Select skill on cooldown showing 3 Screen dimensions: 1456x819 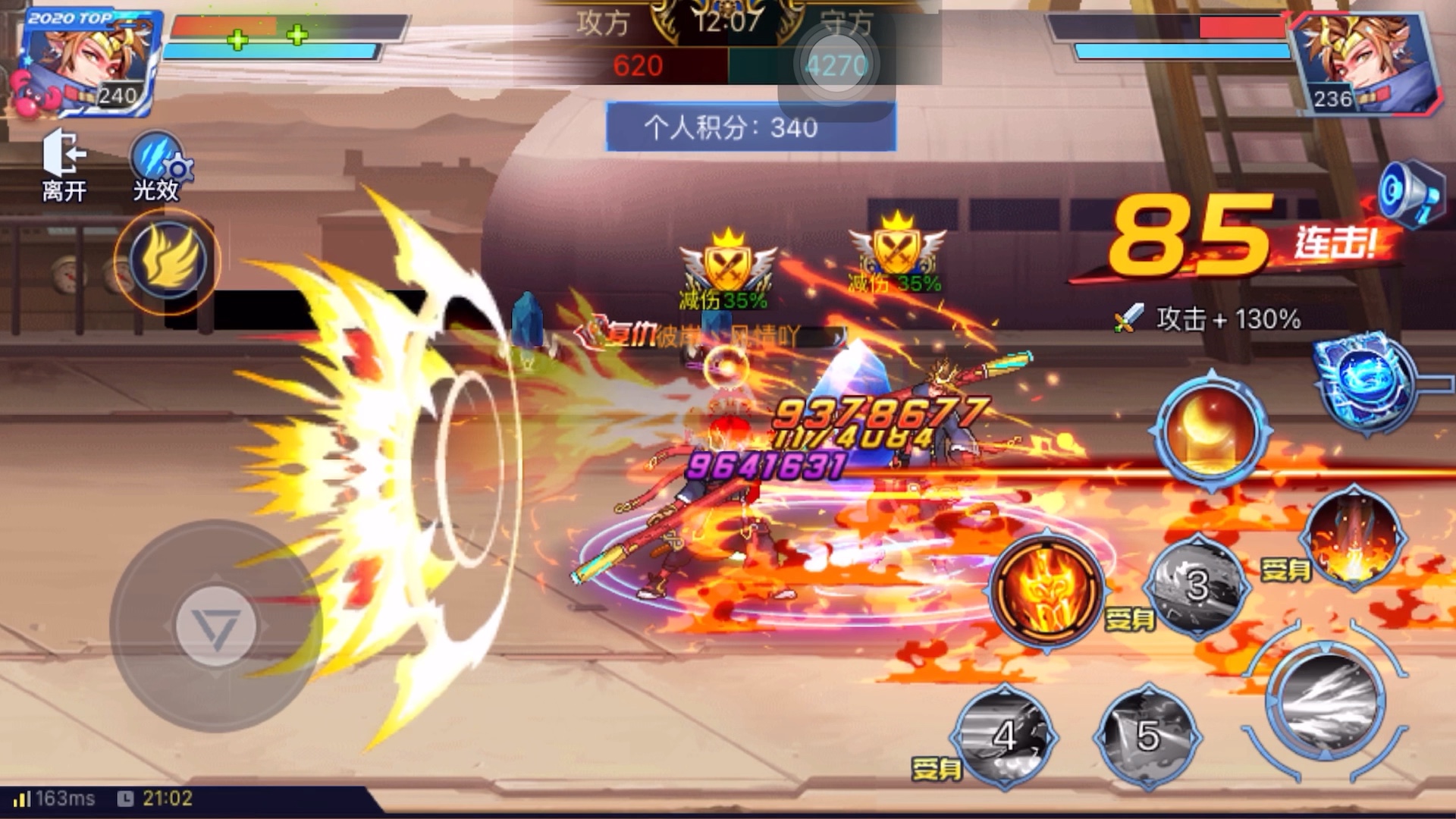(1196, 585)
